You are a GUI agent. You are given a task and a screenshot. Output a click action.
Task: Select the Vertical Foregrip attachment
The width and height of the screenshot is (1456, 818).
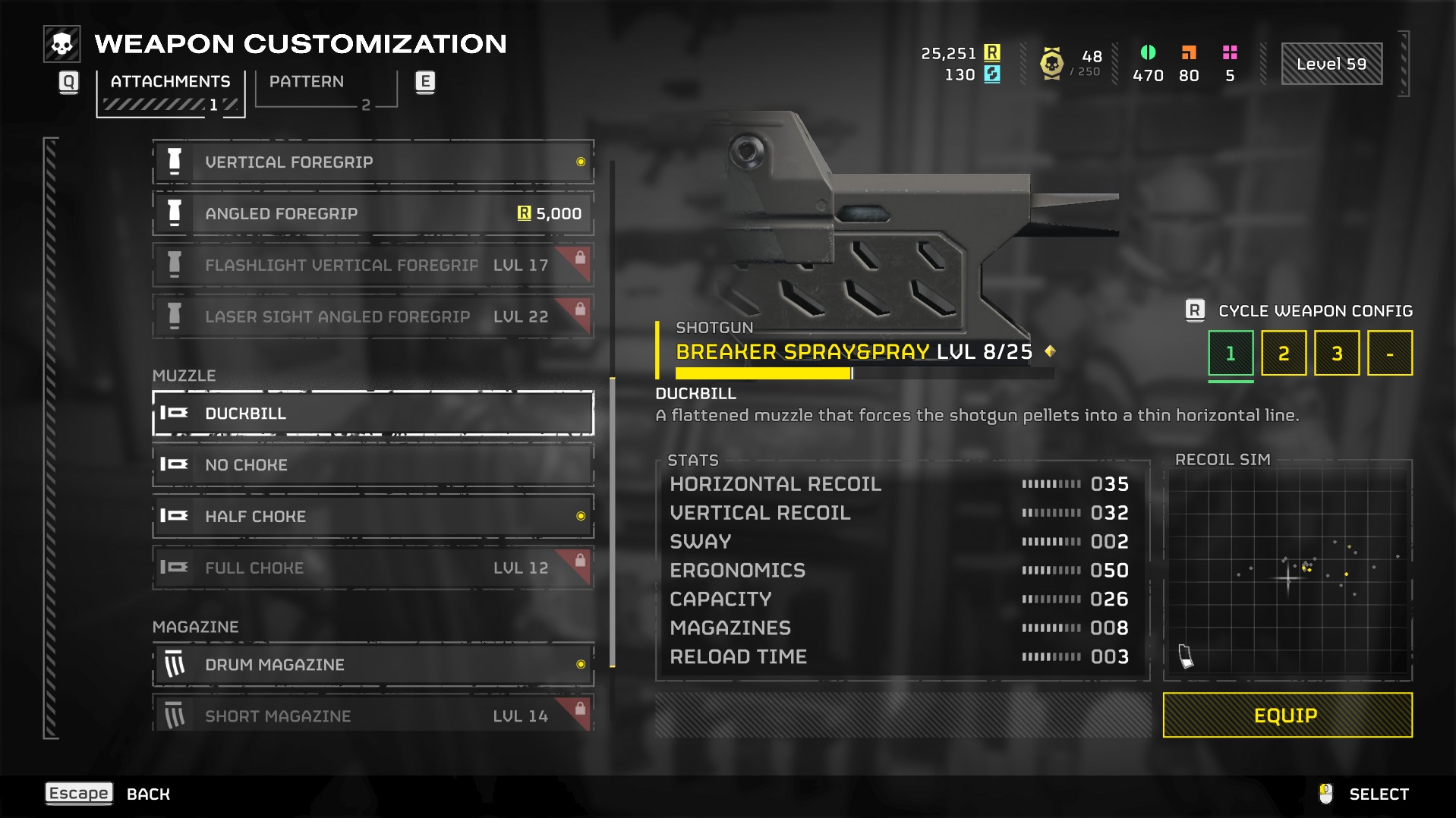coord(373,162)
